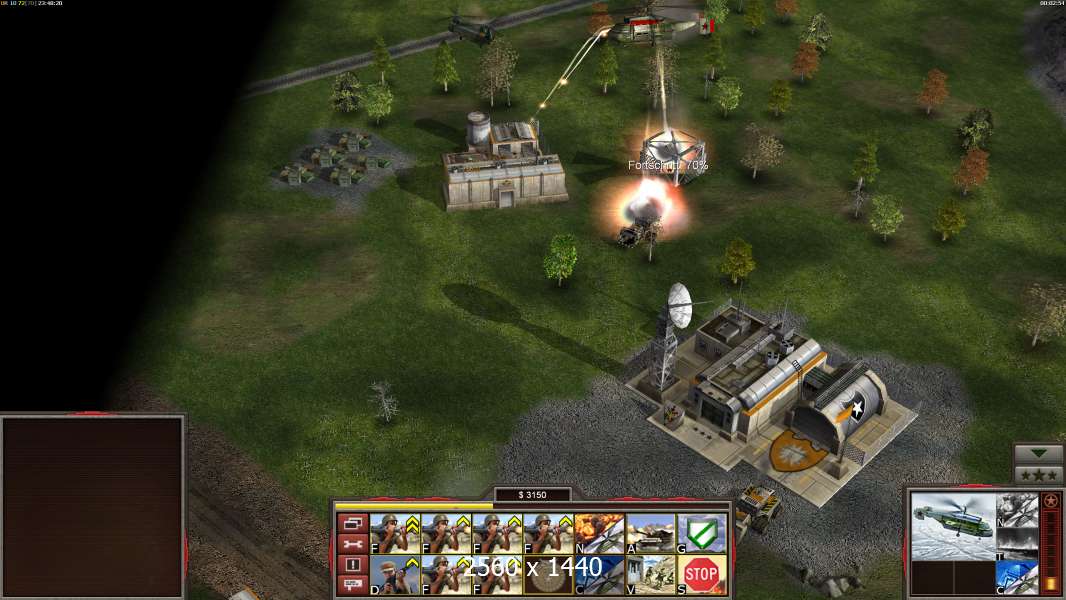The width and height of the screenshot is (1066, 600).
Task: Click the speech bubble chat button
Action: [353, 585]
